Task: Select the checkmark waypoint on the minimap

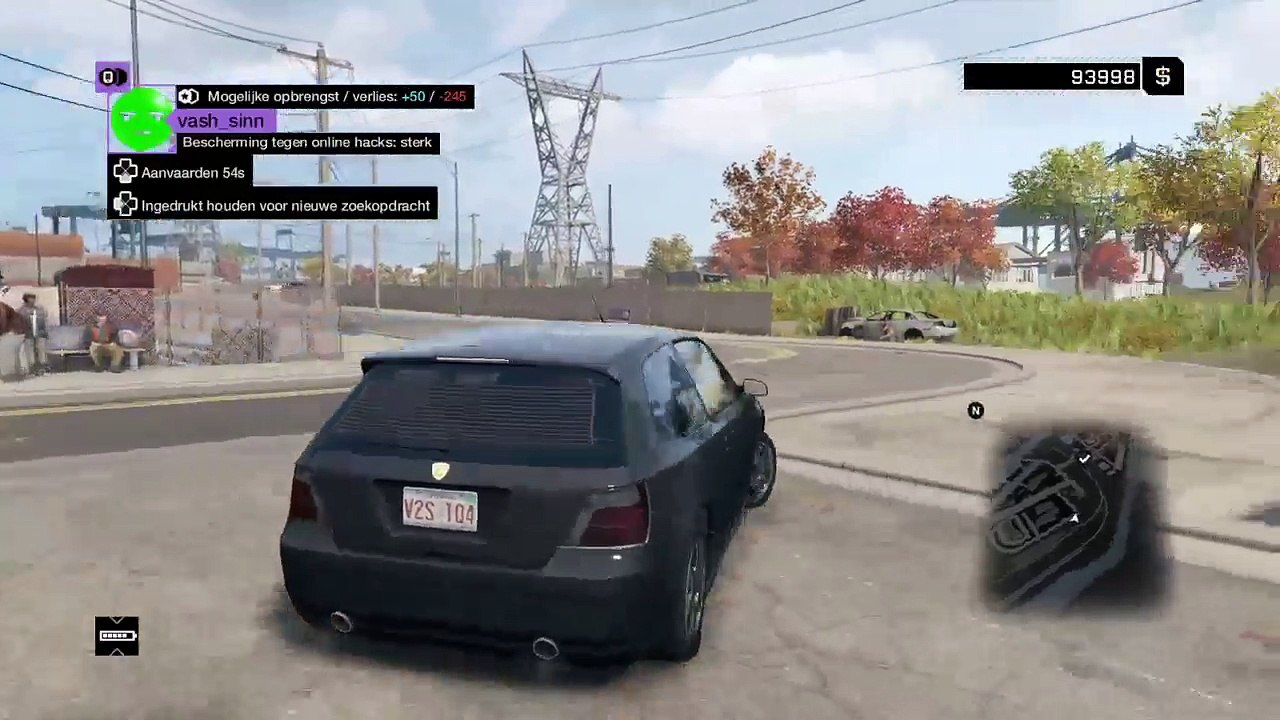Action: [x=1085, y=458]
